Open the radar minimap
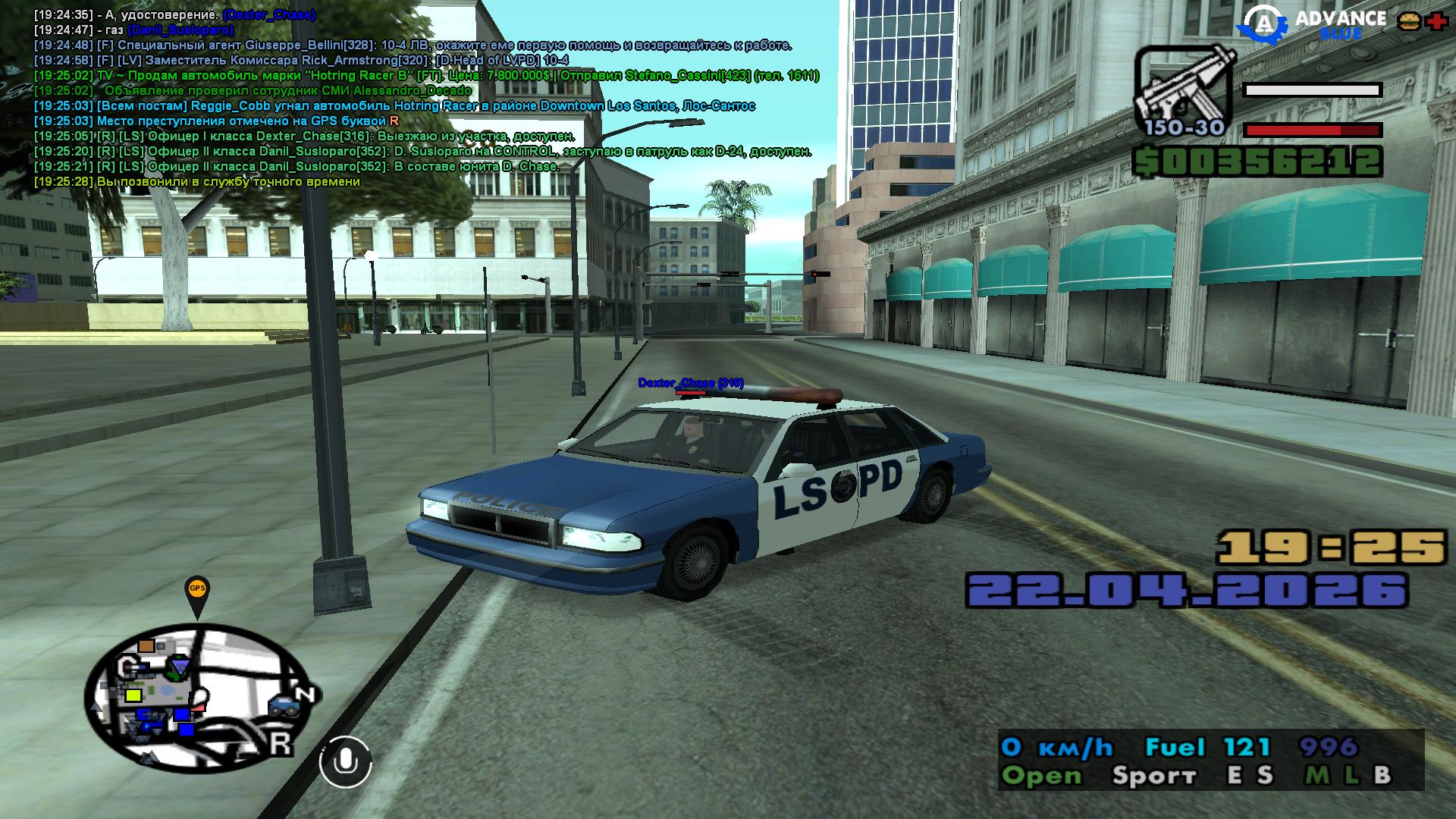This screenshot has width=1456, height=819. (199, 698)
